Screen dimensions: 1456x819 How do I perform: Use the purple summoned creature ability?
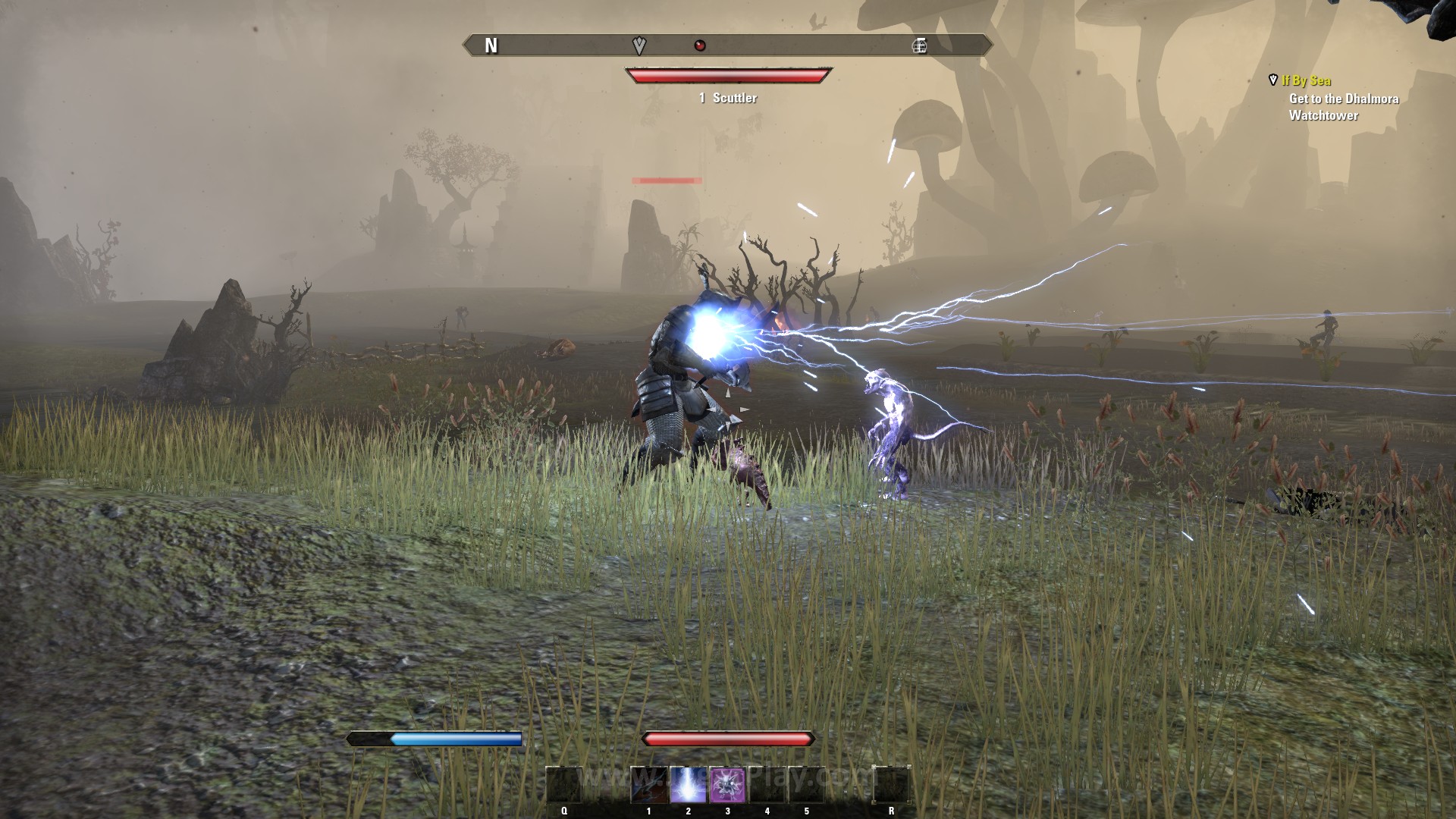click(x=728, y=785)
